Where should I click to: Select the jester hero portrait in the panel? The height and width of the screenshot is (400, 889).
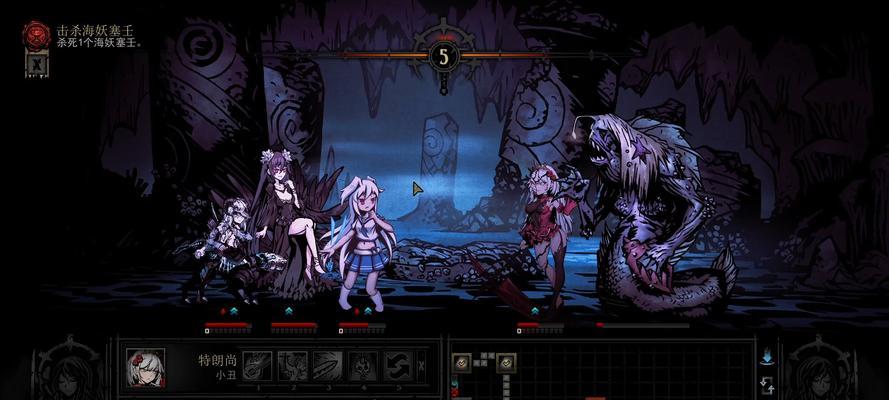tap(146, 367)
